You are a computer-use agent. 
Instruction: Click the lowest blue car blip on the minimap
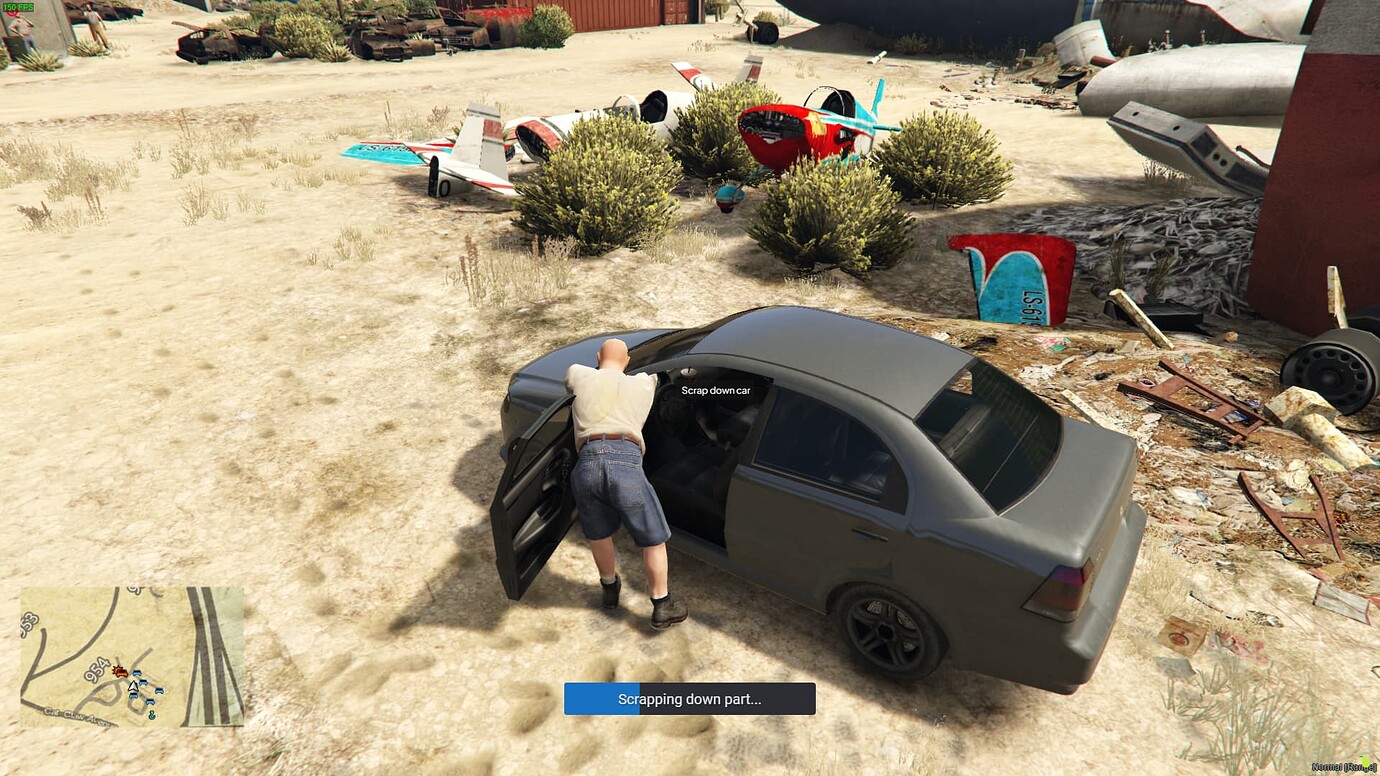[150, 702]
